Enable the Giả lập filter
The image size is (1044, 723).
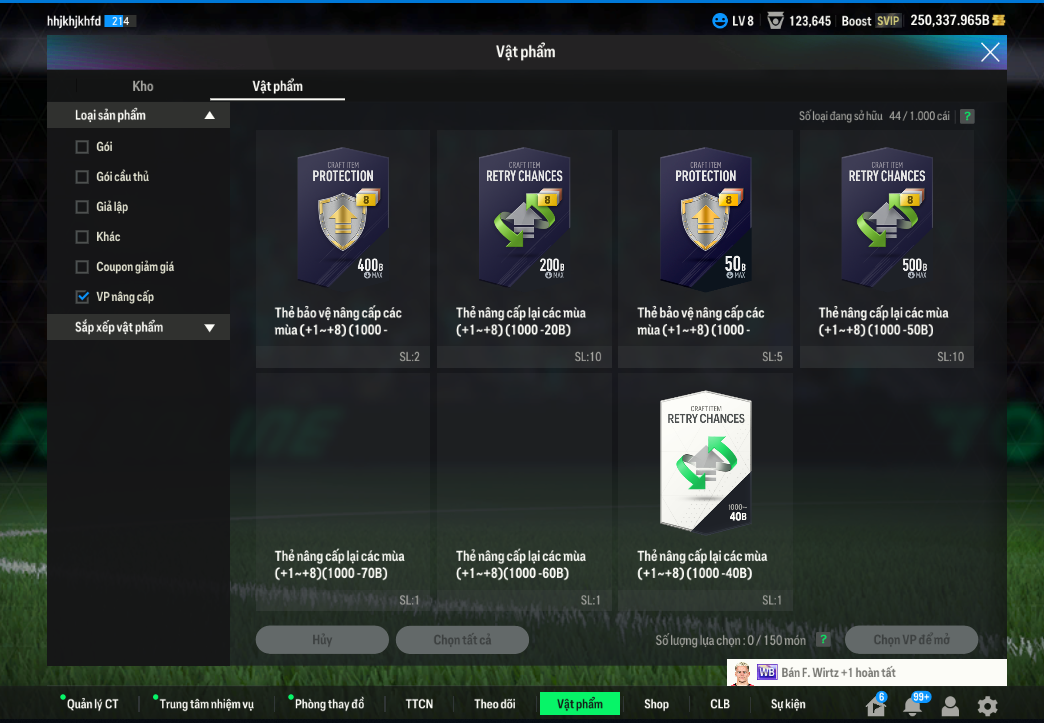pos(82,207)
